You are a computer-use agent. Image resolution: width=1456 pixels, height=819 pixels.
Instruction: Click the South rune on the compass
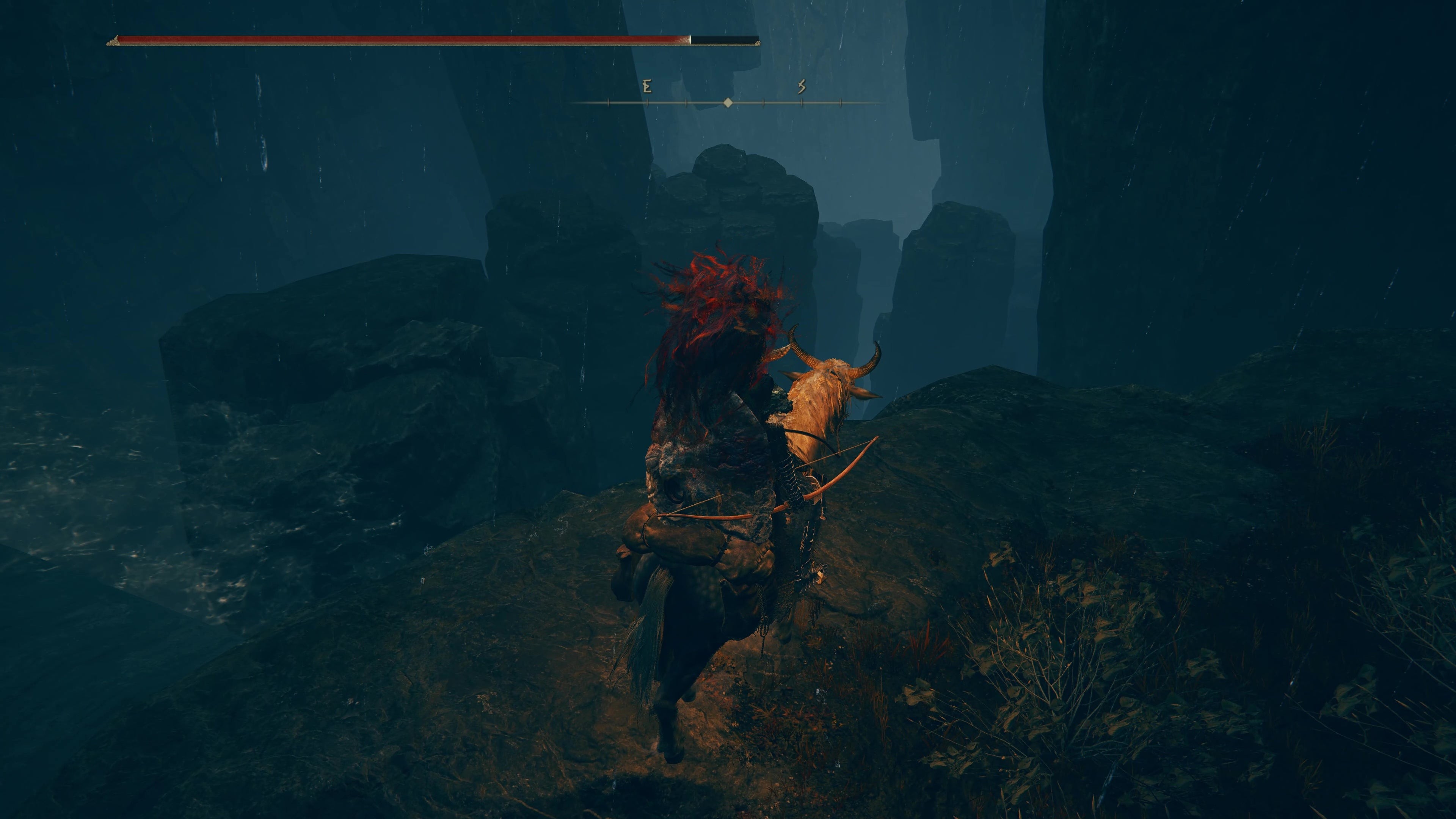tap(802, 86)
